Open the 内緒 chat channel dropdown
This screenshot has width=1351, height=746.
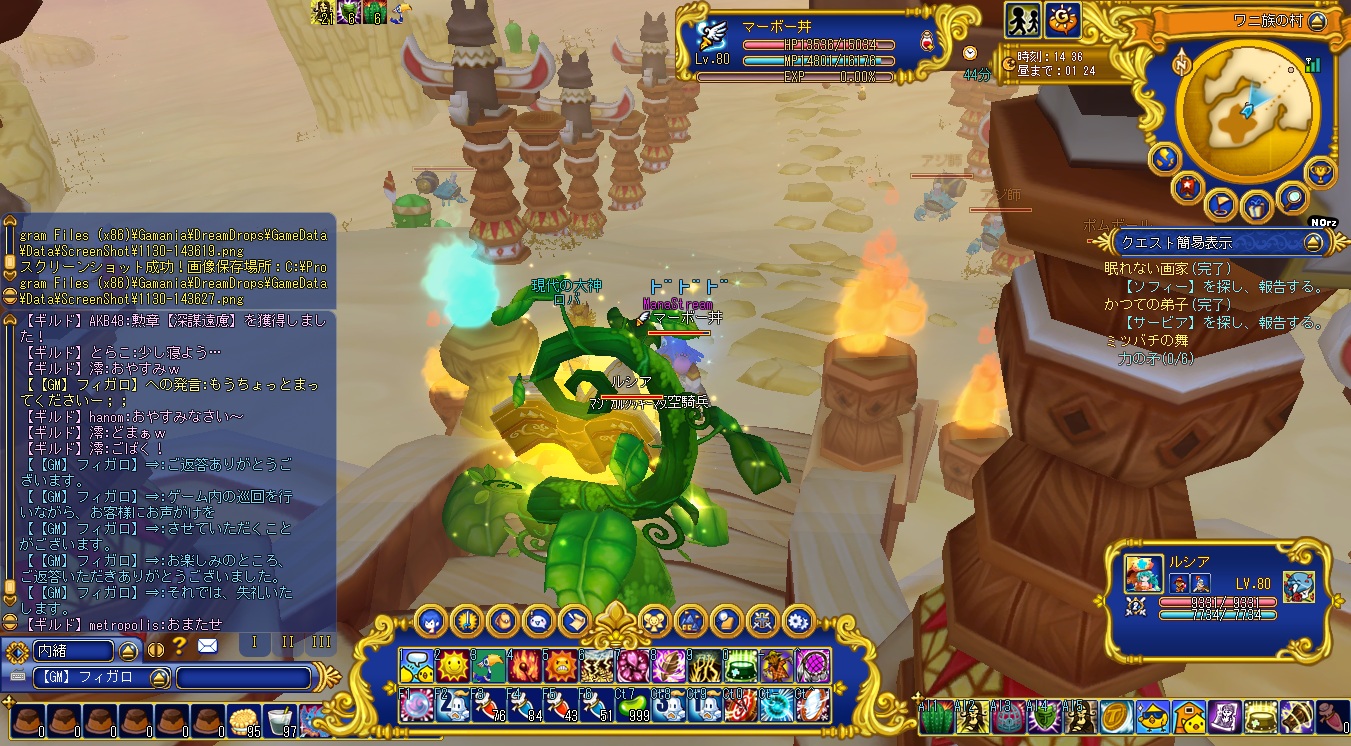[x=129, y=651]
